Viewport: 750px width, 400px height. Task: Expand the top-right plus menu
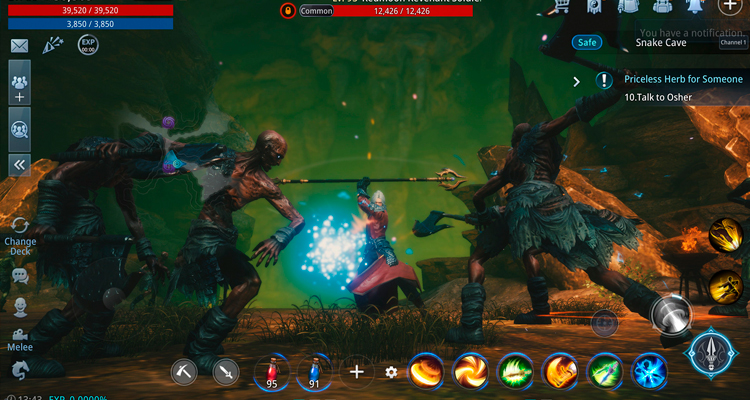(731, 6)
